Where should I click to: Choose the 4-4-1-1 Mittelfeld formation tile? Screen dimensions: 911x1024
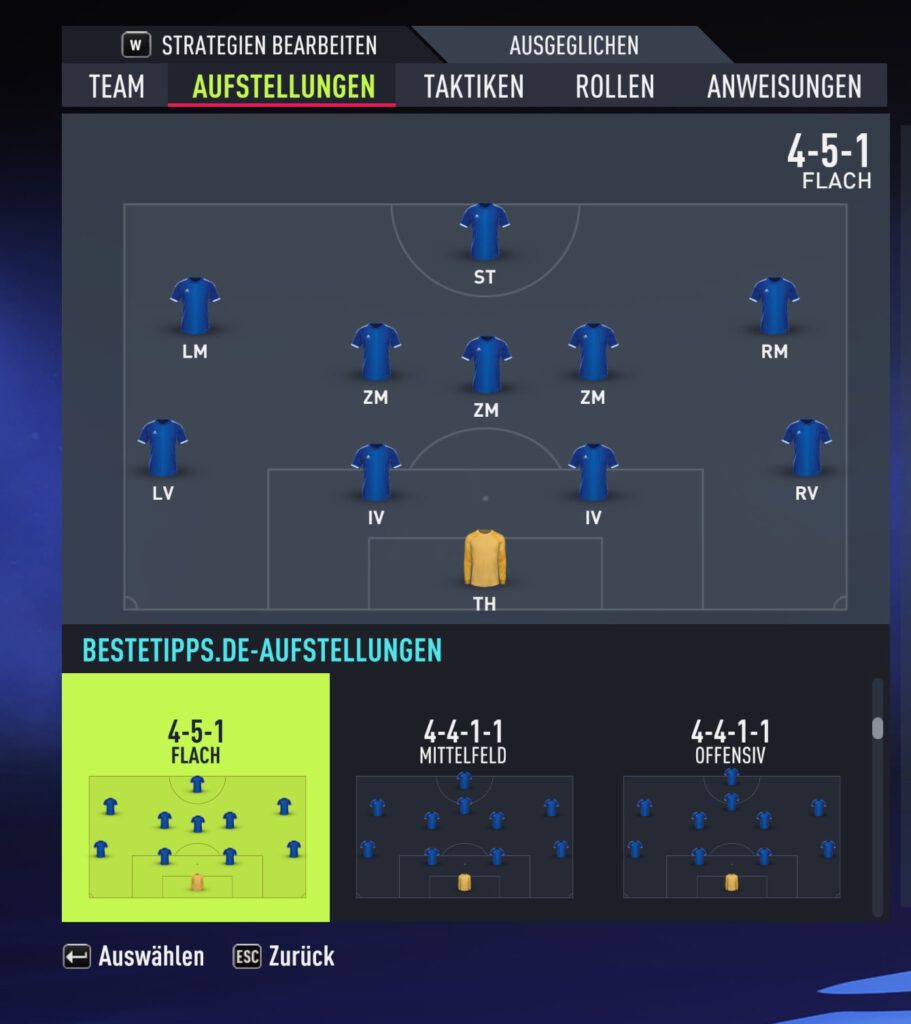[x=463, y=797]
